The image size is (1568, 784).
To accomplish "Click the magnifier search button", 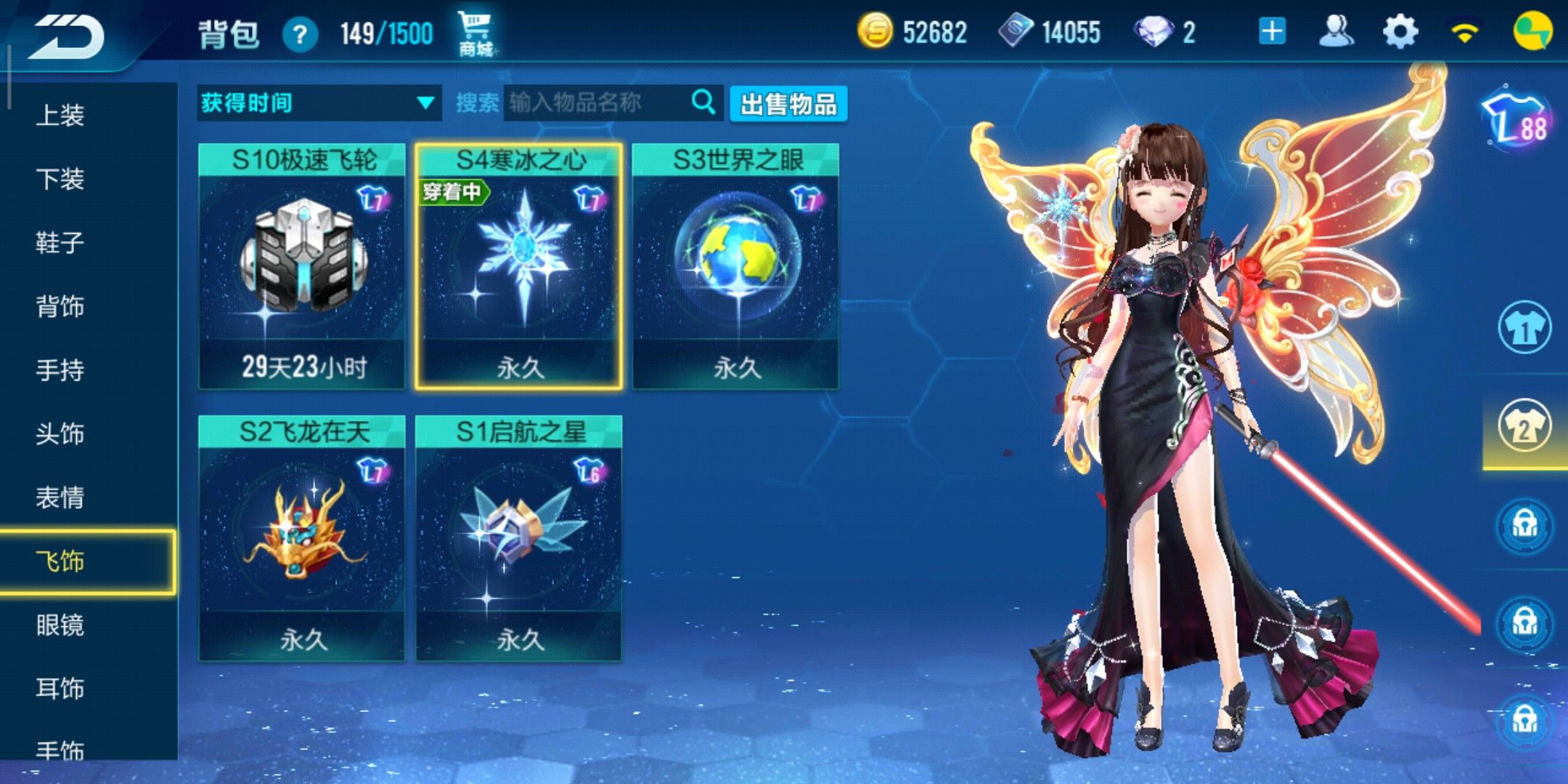I will coord(703,102).
